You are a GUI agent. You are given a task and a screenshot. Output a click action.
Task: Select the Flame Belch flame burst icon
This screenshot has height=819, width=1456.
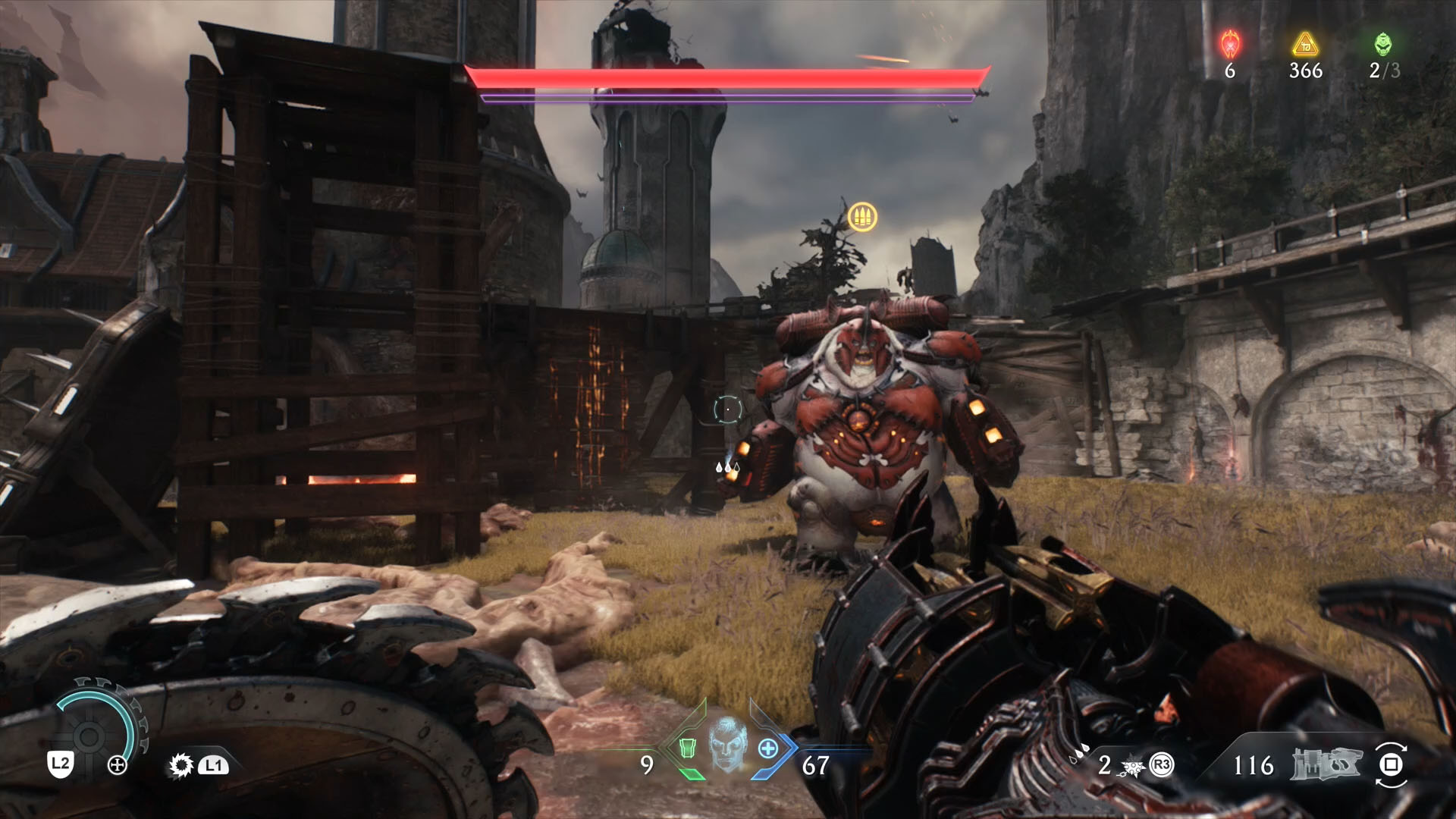point(180,767)
